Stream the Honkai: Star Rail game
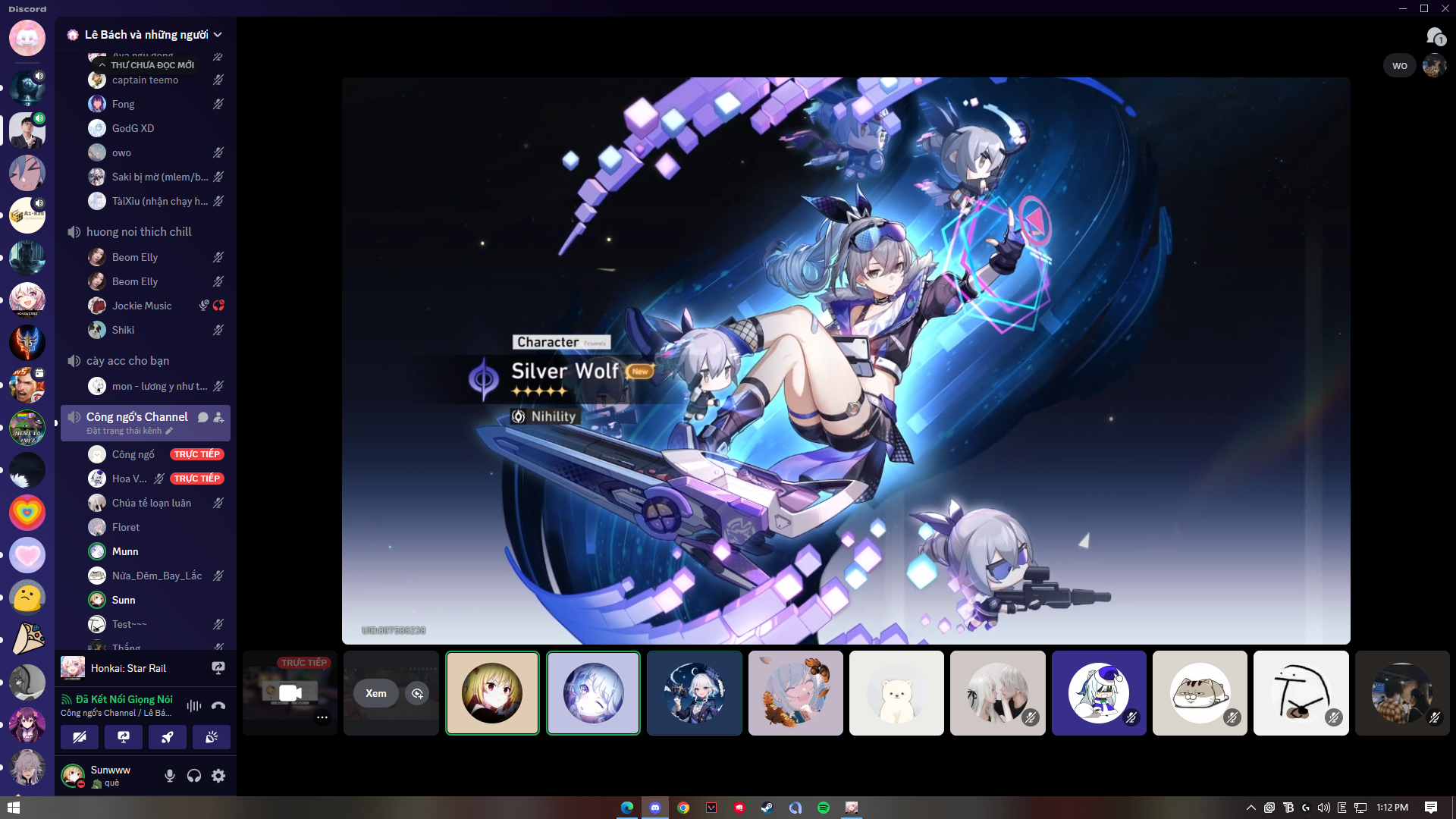The width and height of the screenshot is (1456, 819). (x=218, y=667)
